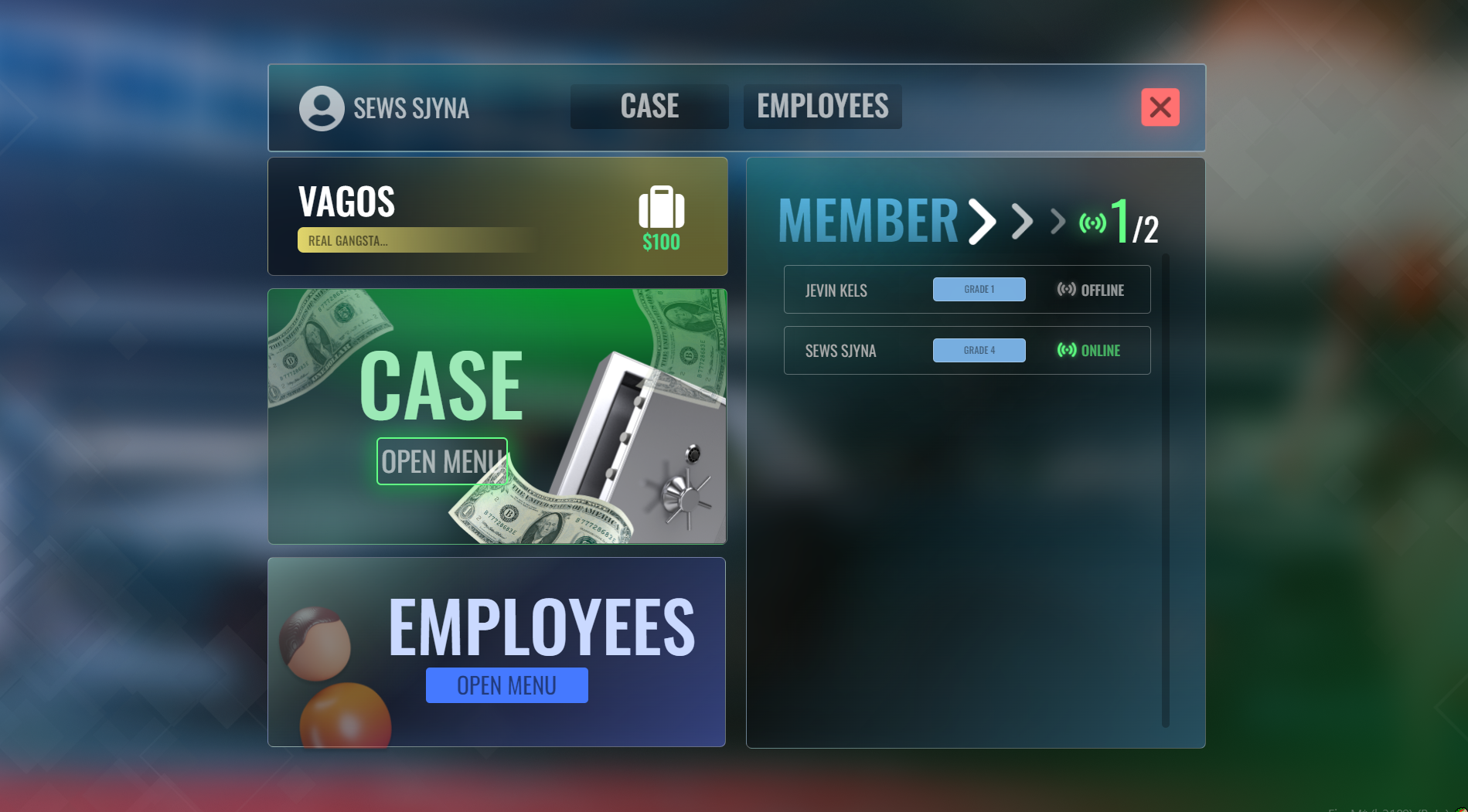
Task: Click the offline signal icon beside Jevin Kels
Action: coord(1066,289)
